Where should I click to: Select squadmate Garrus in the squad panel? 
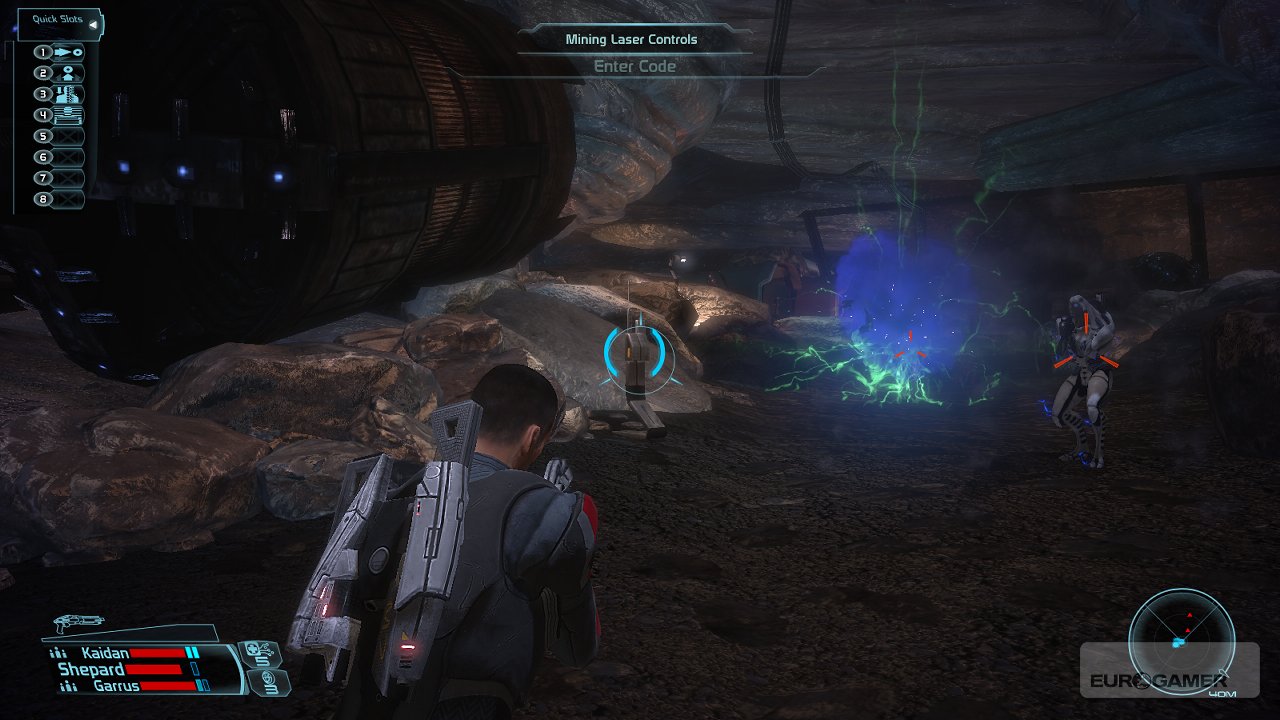click(115, 686)
